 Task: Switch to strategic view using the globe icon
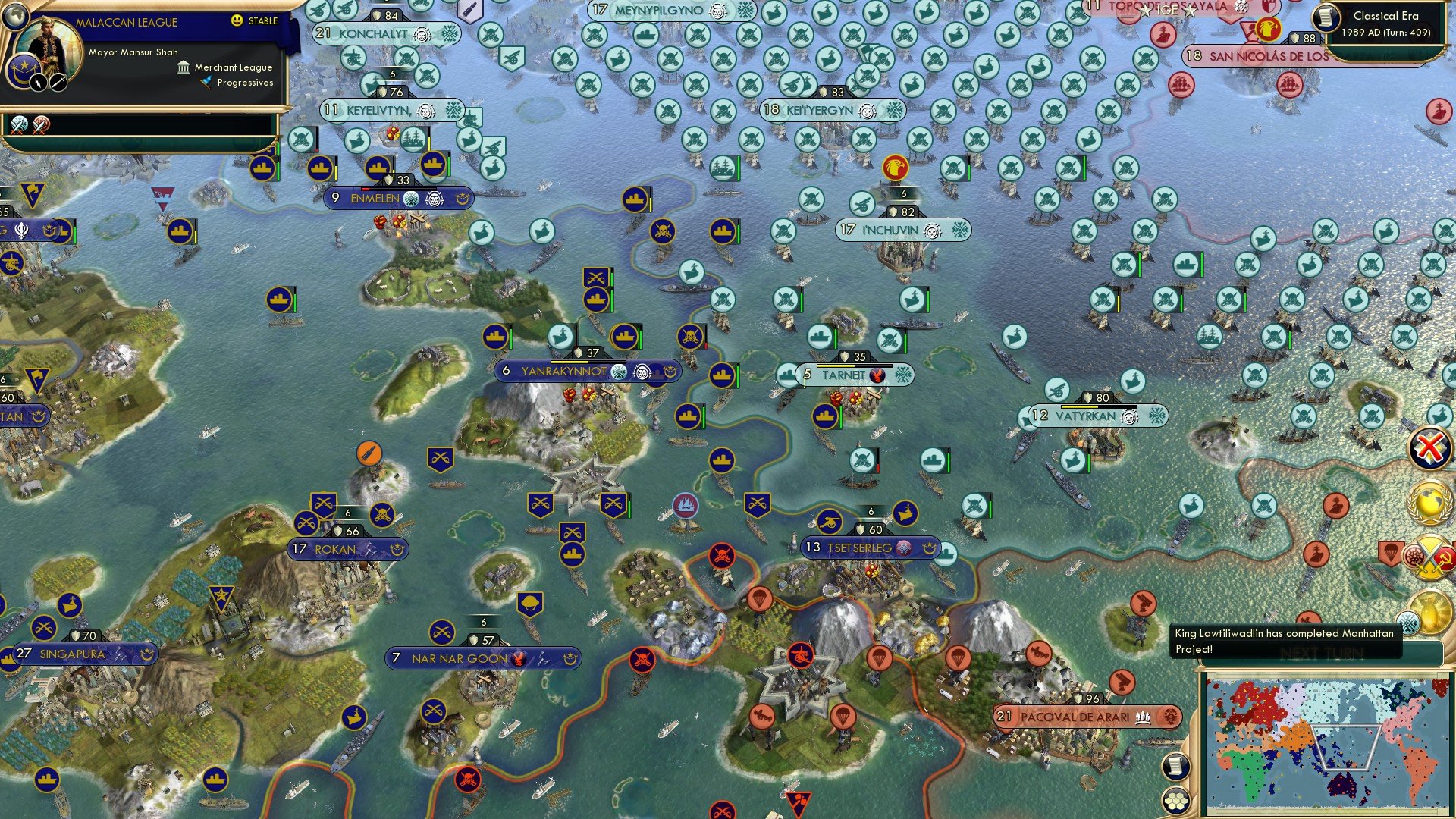click(x=15, y=16)
